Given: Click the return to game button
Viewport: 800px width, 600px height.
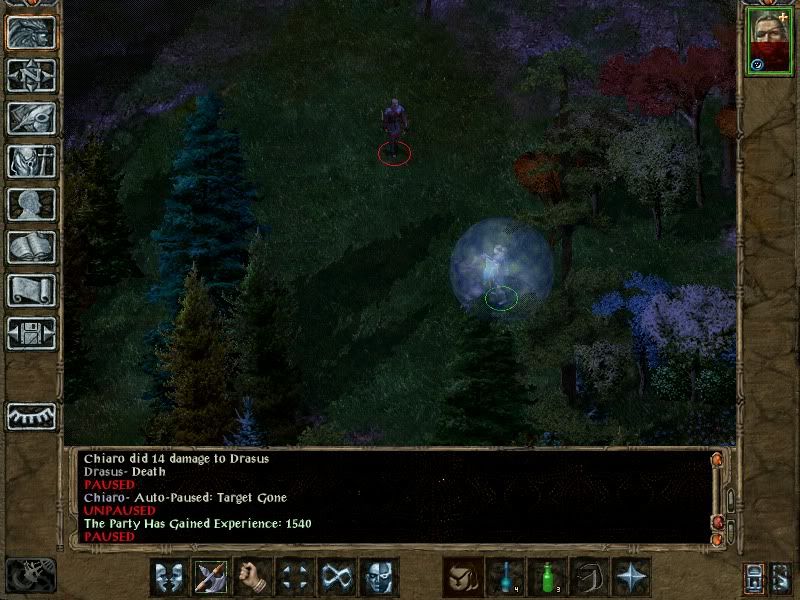Looking at the screenshot, I should pos(31,32).
